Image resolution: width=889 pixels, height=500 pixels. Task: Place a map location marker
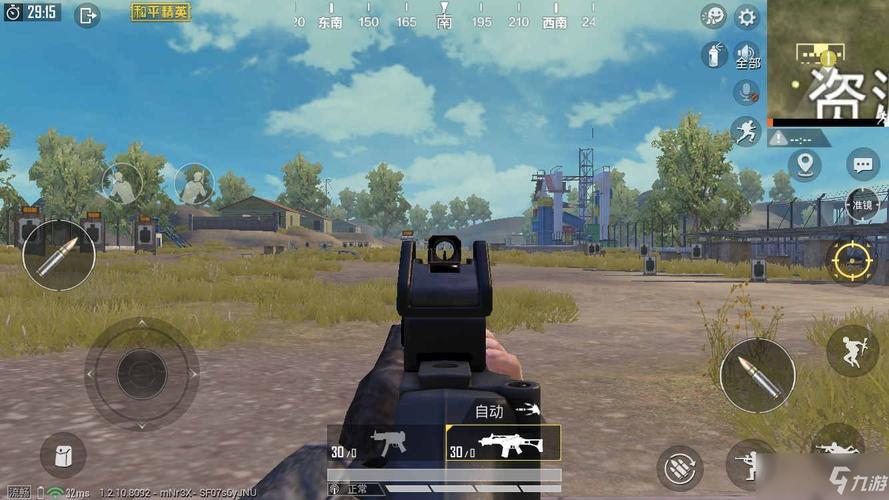point(804,165)
